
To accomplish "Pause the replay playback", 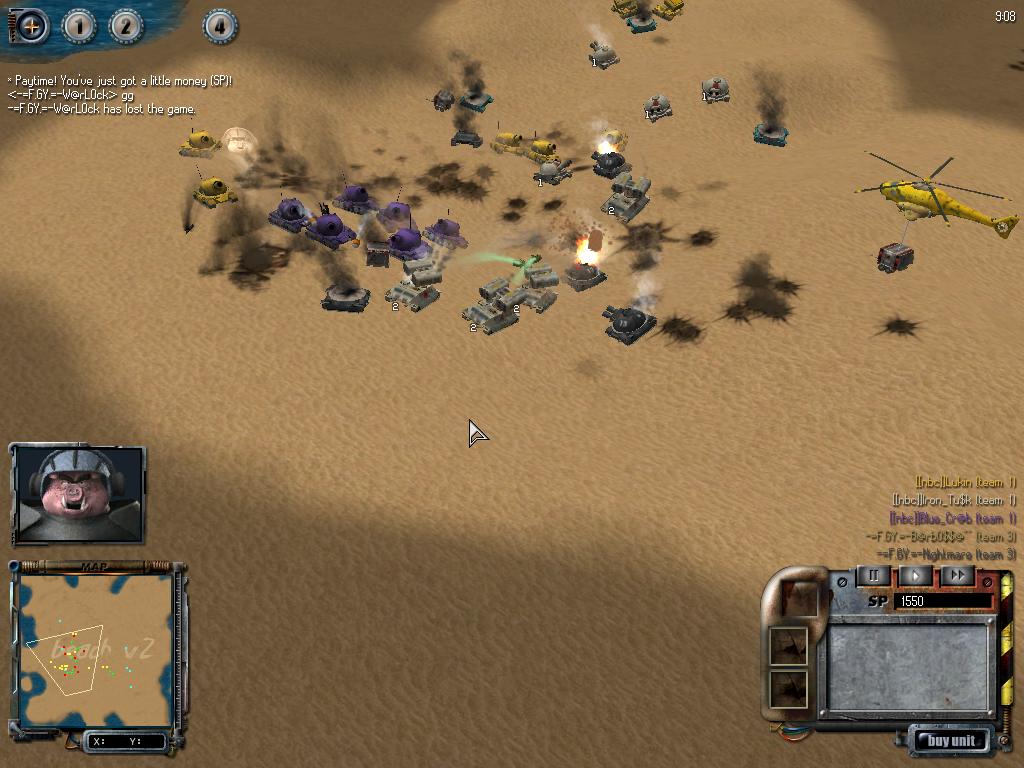I will (x=873, y=576).
